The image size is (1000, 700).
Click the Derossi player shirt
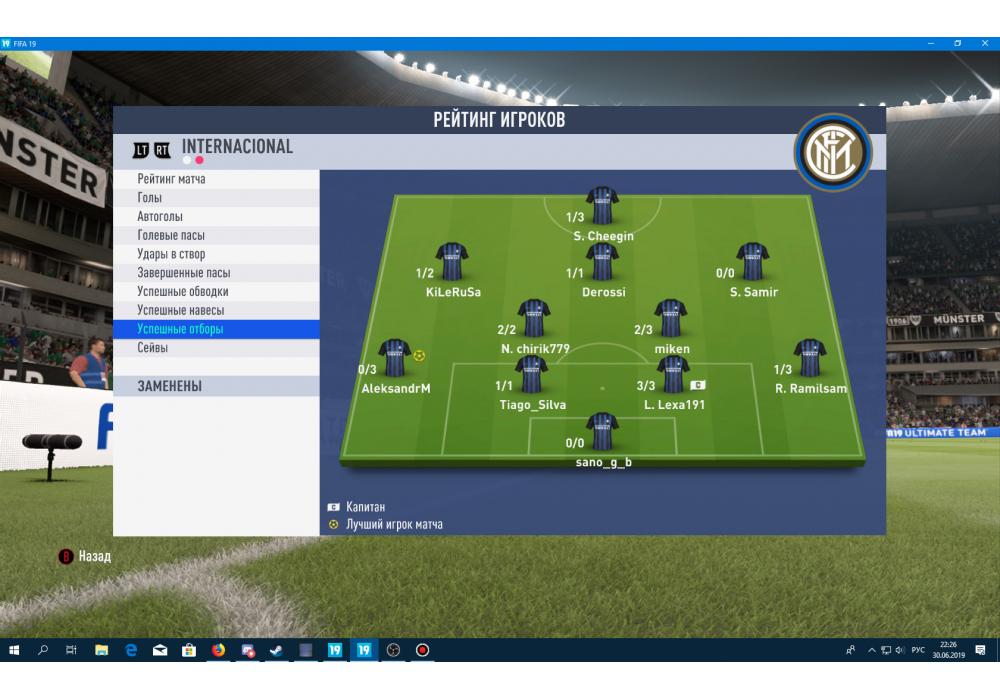602,261
